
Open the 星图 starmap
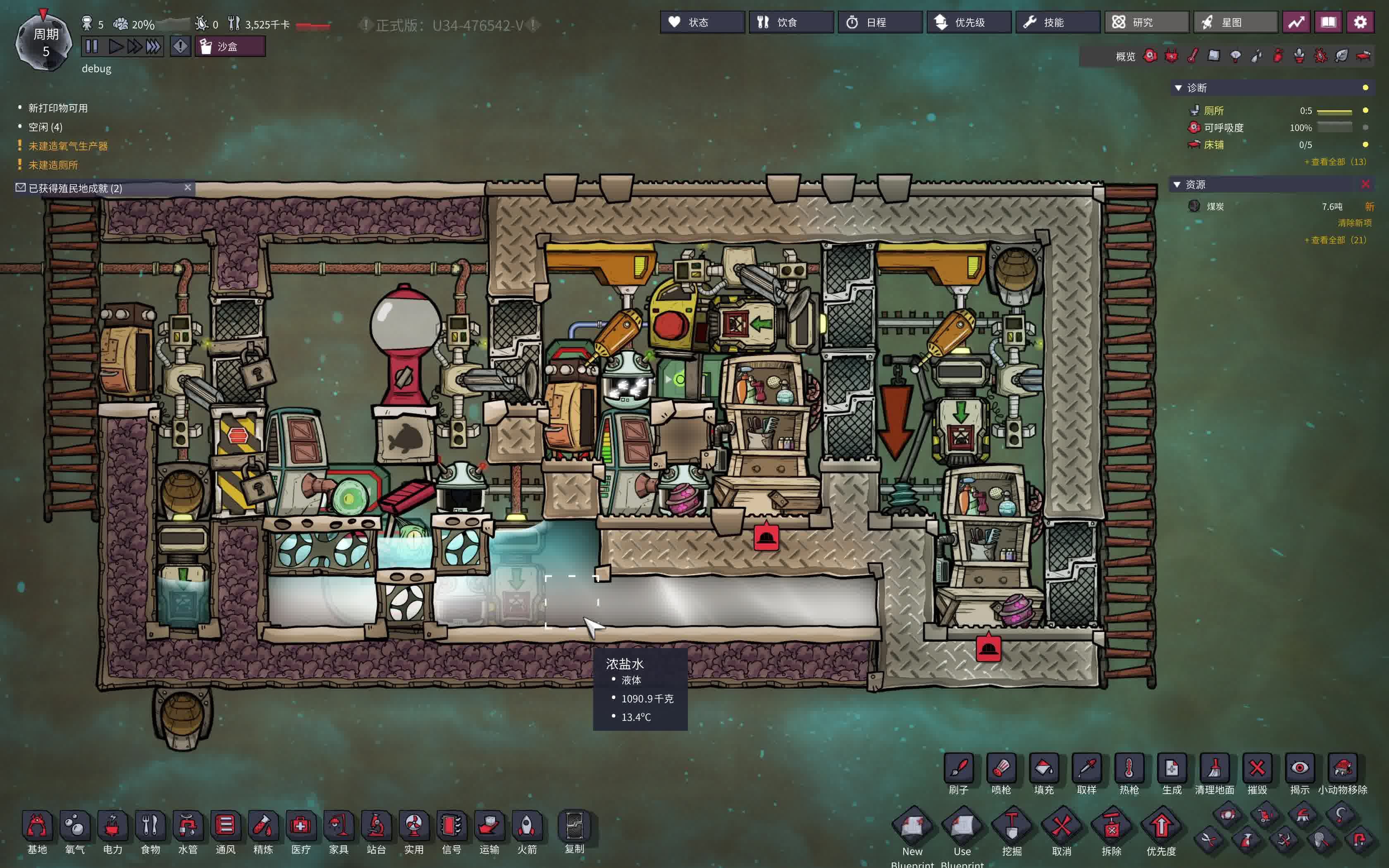pyautogui.click(x=1235, y=22)
